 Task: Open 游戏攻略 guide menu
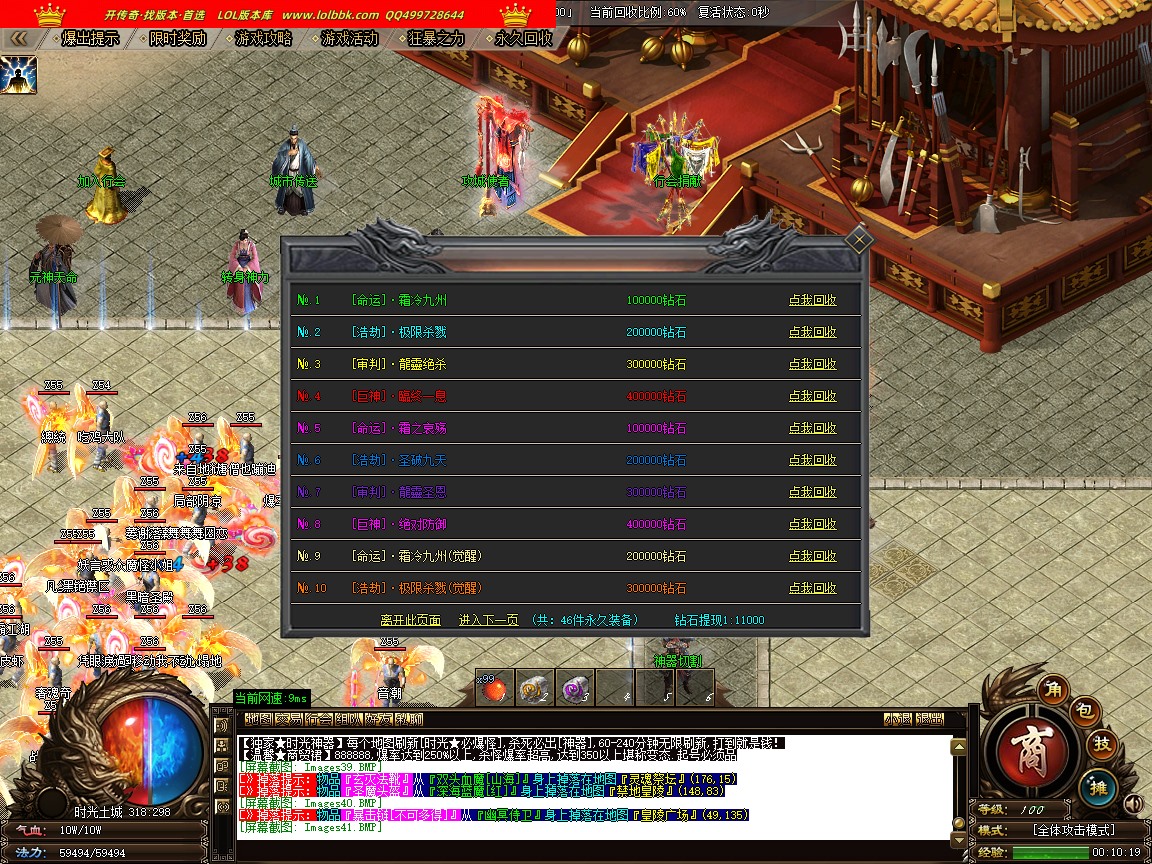click(x=264, y=39)
